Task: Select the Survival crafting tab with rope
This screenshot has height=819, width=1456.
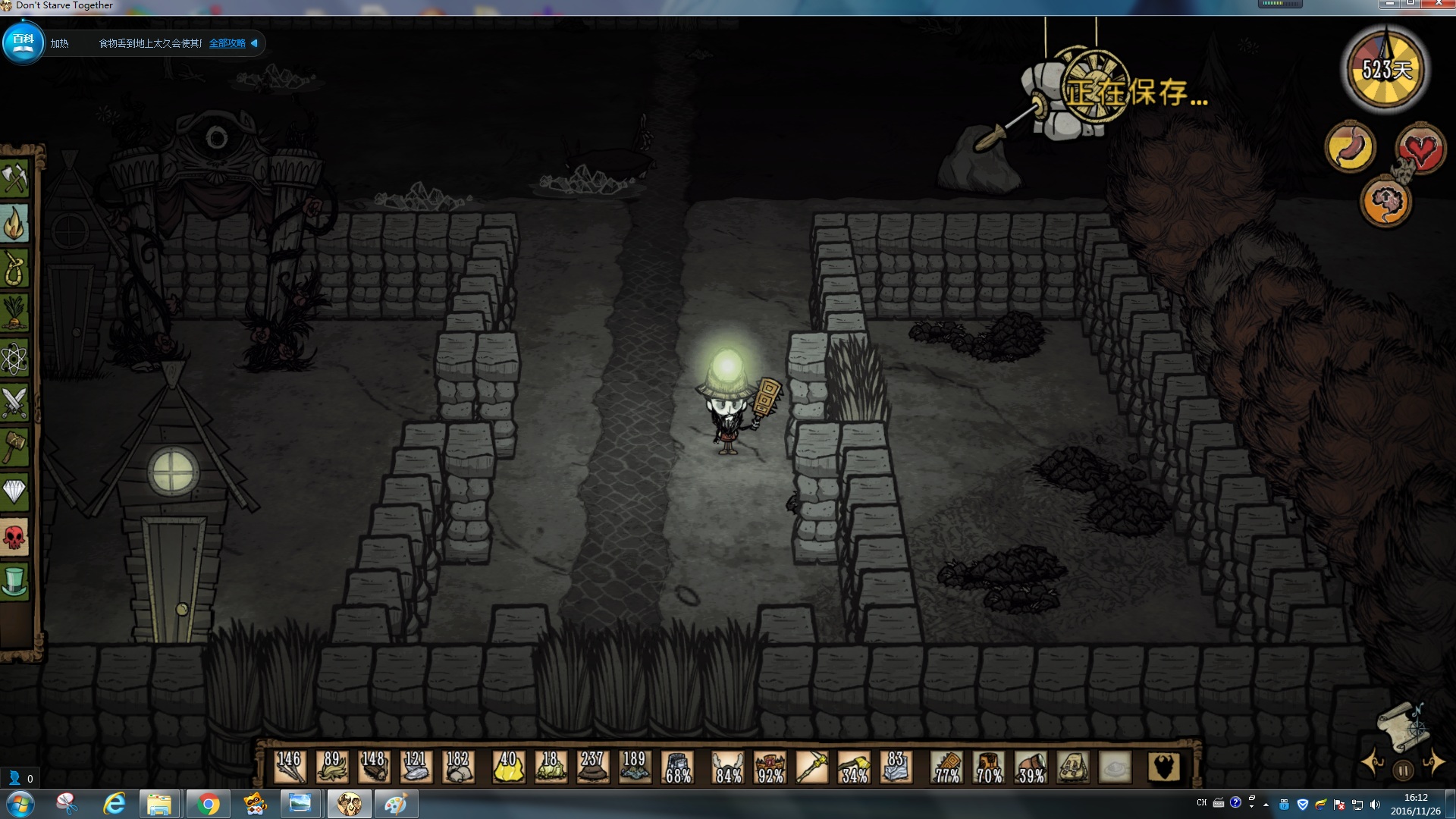Action: 14,268
